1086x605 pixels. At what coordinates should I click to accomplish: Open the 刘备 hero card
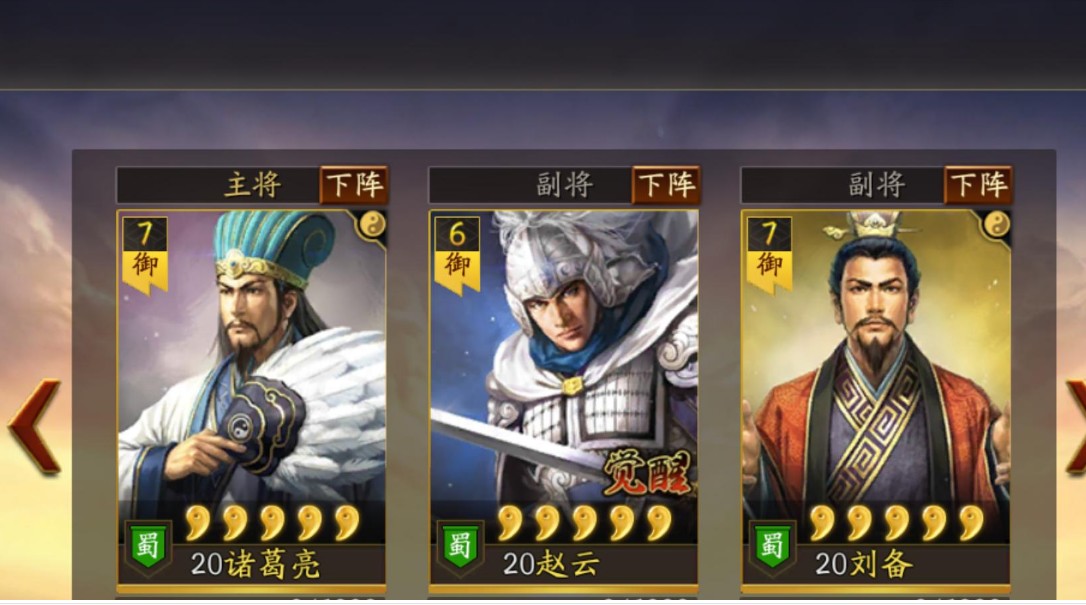876,380
